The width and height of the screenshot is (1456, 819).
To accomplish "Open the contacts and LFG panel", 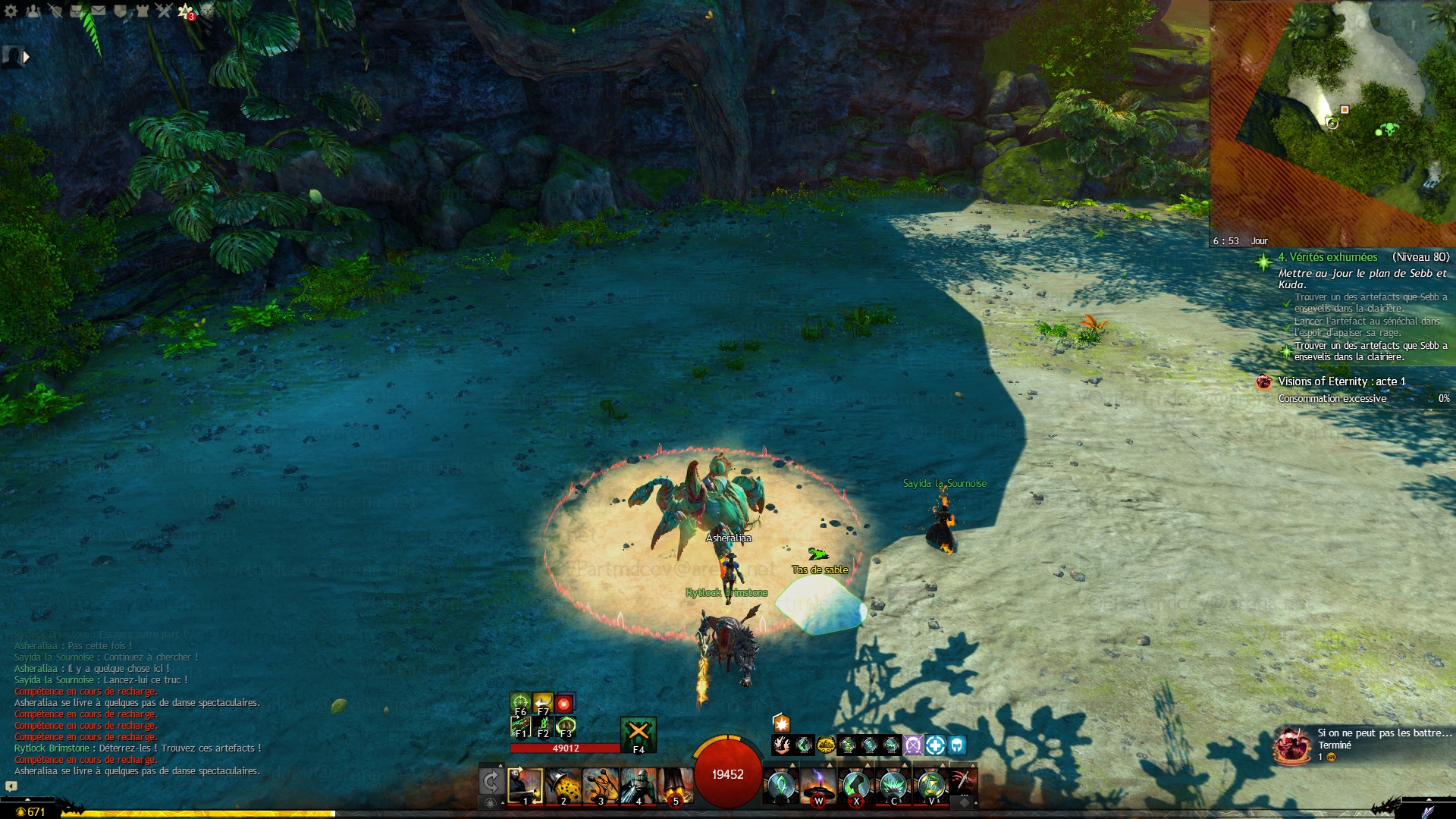I will tap(33, 11).
